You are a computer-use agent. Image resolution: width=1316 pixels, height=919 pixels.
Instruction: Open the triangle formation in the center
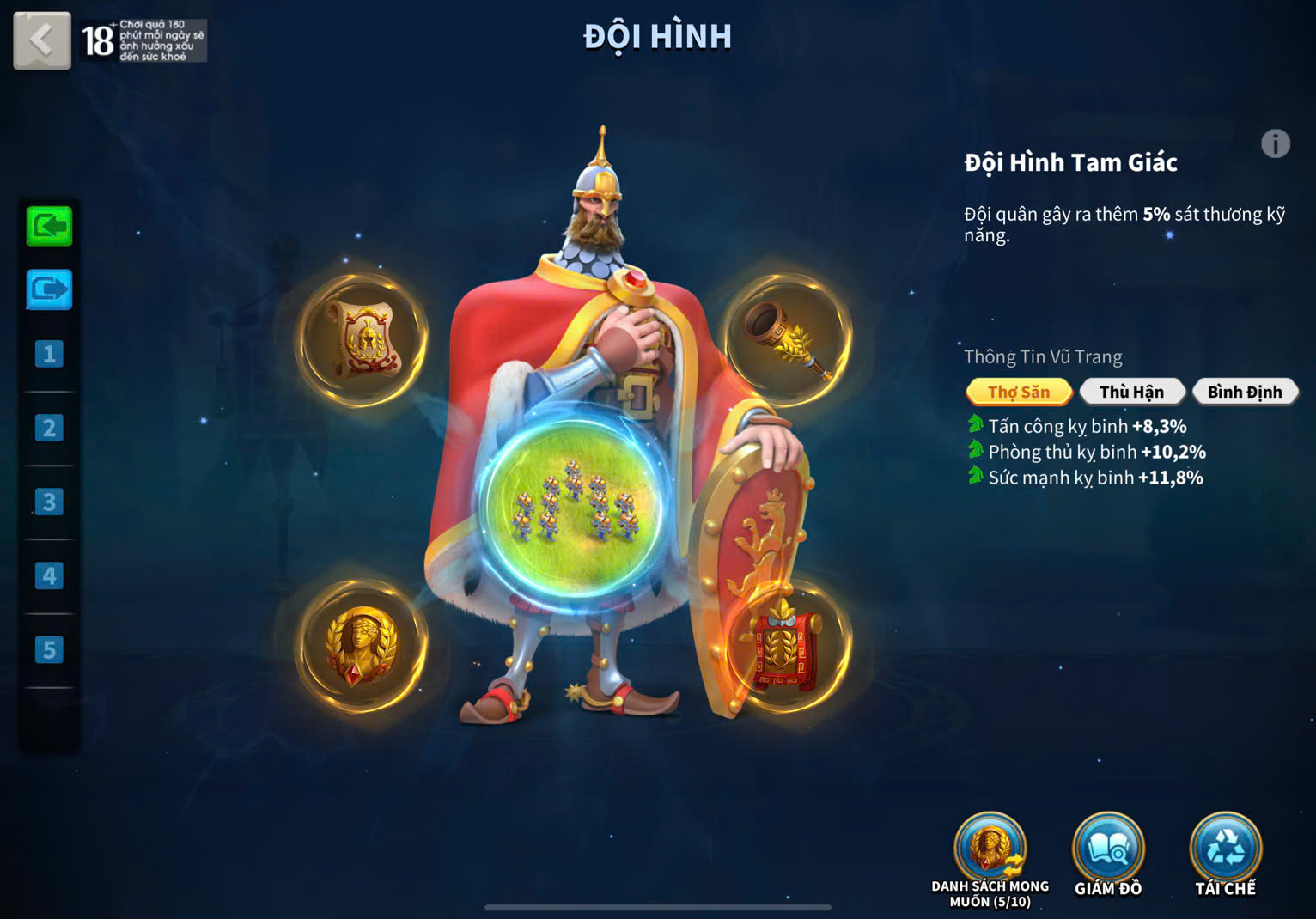point(574,507)
